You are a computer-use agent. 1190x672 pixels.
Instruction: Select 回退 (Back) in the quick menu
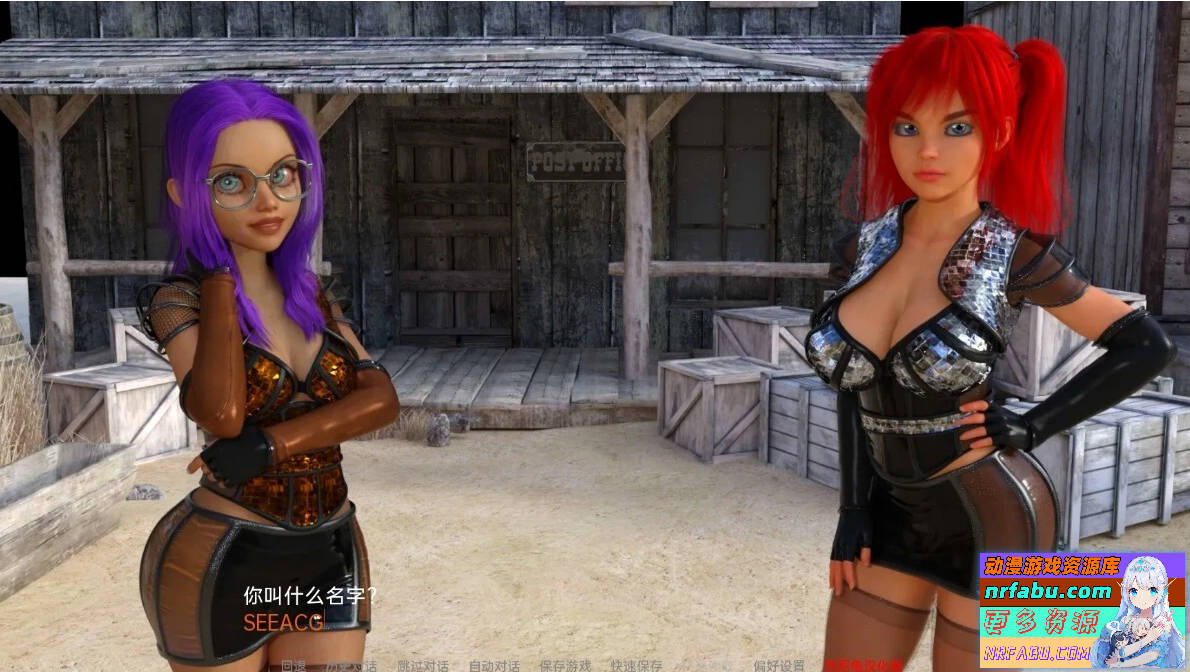[x=293, y=666]
